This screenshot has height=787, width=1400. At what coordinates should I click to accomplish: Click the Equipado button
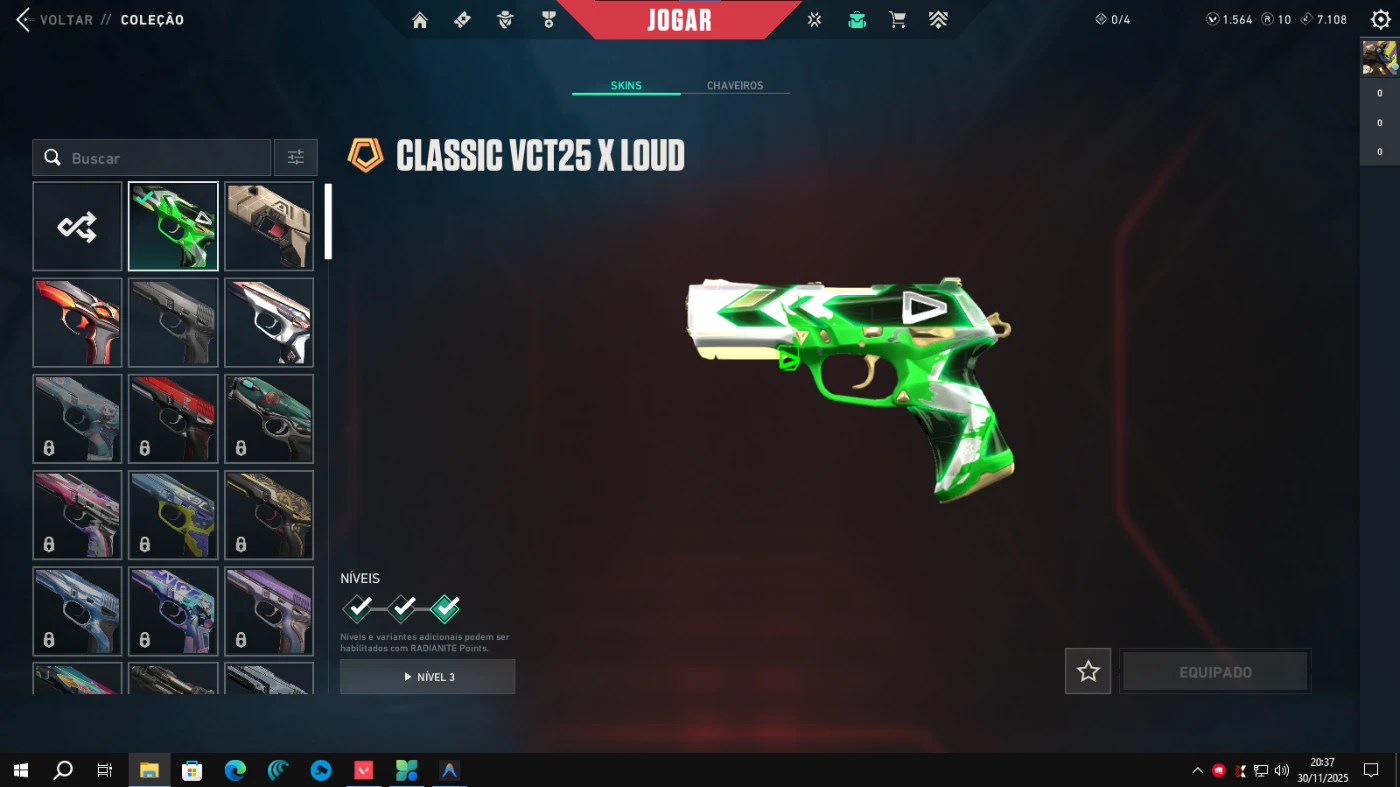(x=1215, y=672)
